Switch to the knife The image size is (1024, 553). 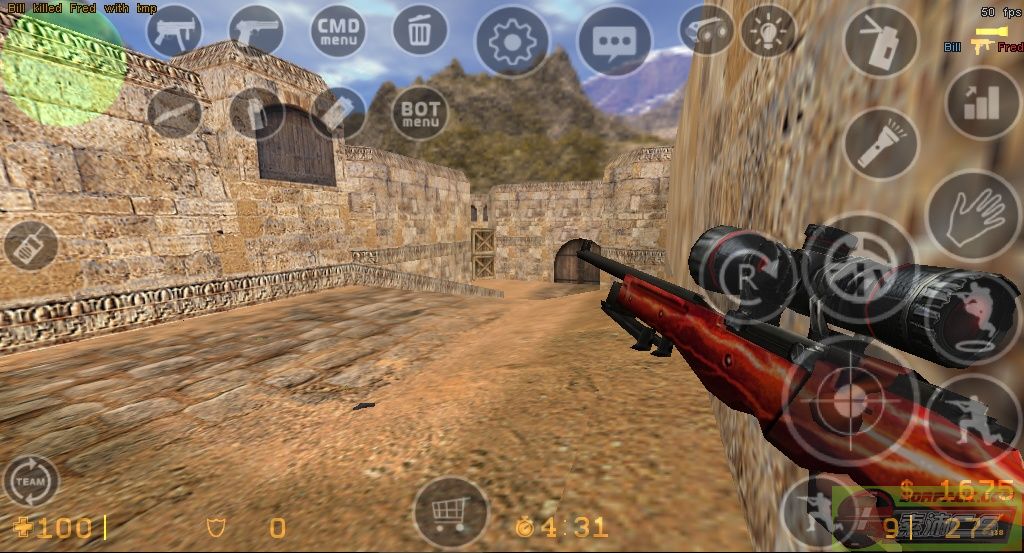pos(175,112)
